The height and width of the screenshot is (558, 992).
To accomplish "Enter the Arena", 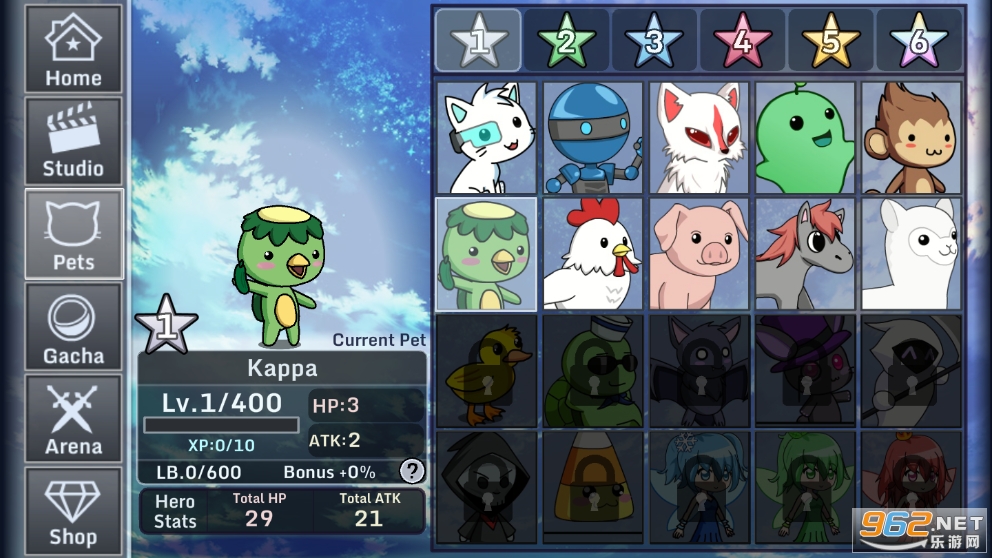I will (x=73, y=419).
